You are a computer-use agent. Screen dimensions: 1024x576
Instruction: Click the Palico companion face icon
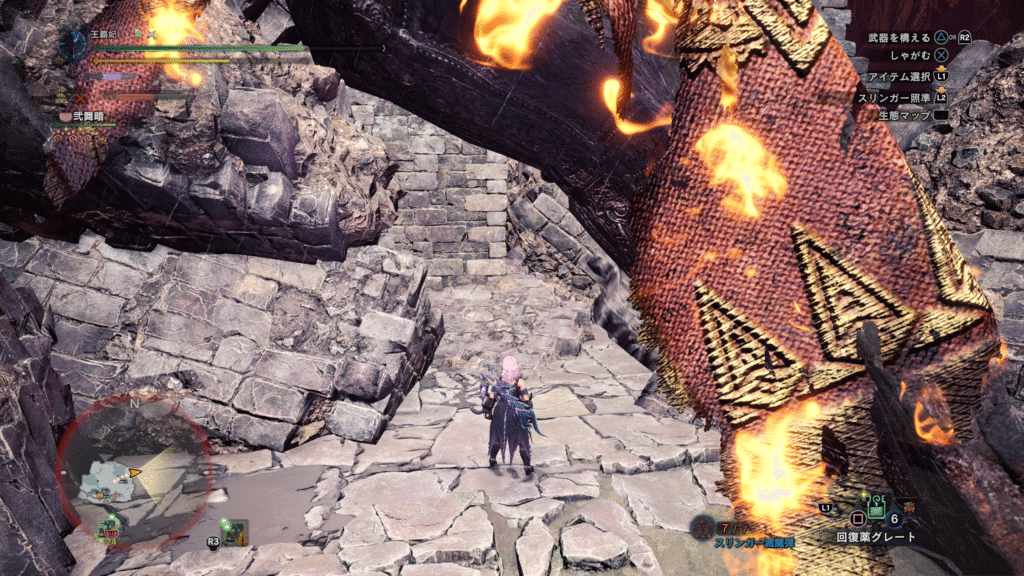66,117
